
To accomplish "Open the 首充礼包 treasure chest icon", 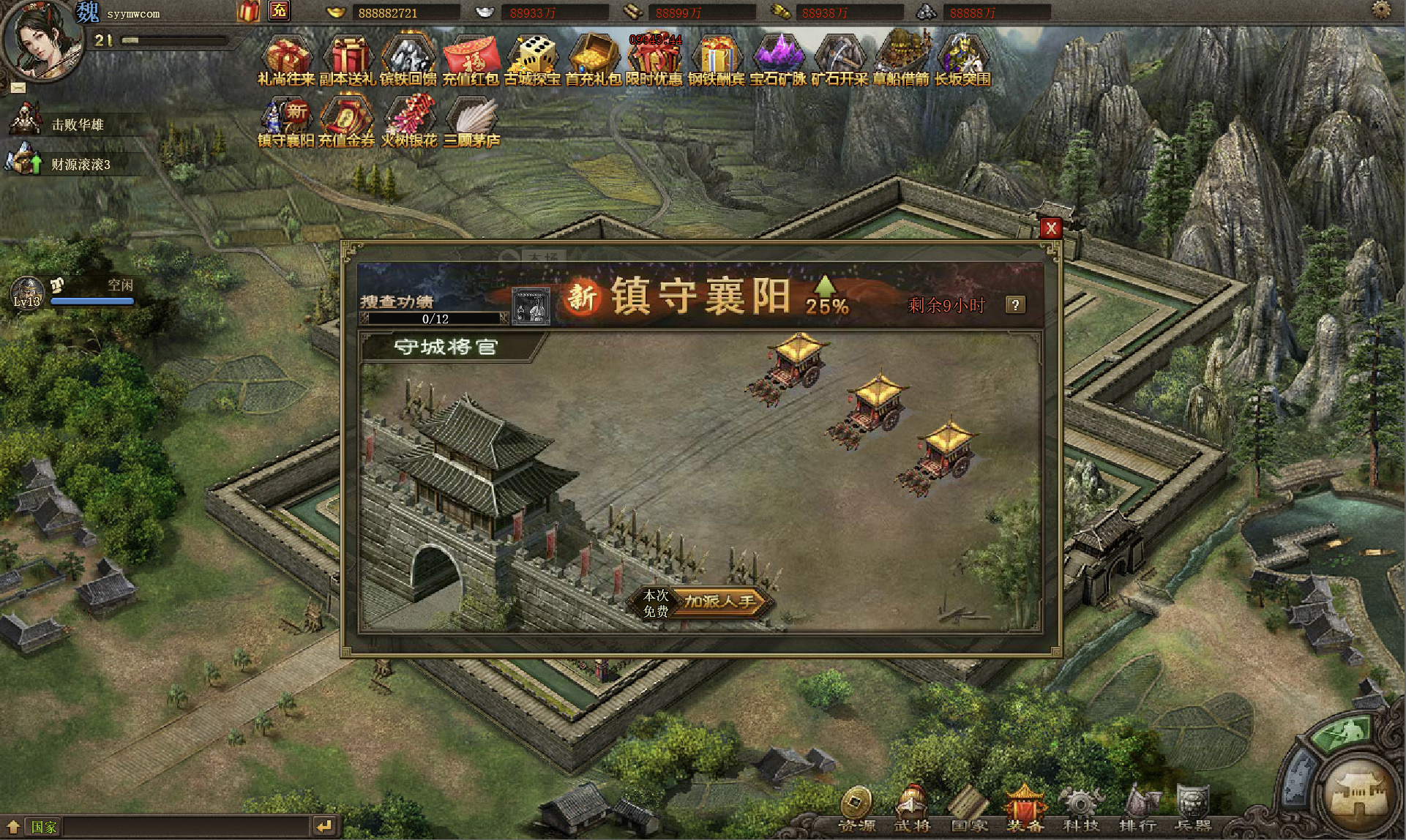I will 594,58.
